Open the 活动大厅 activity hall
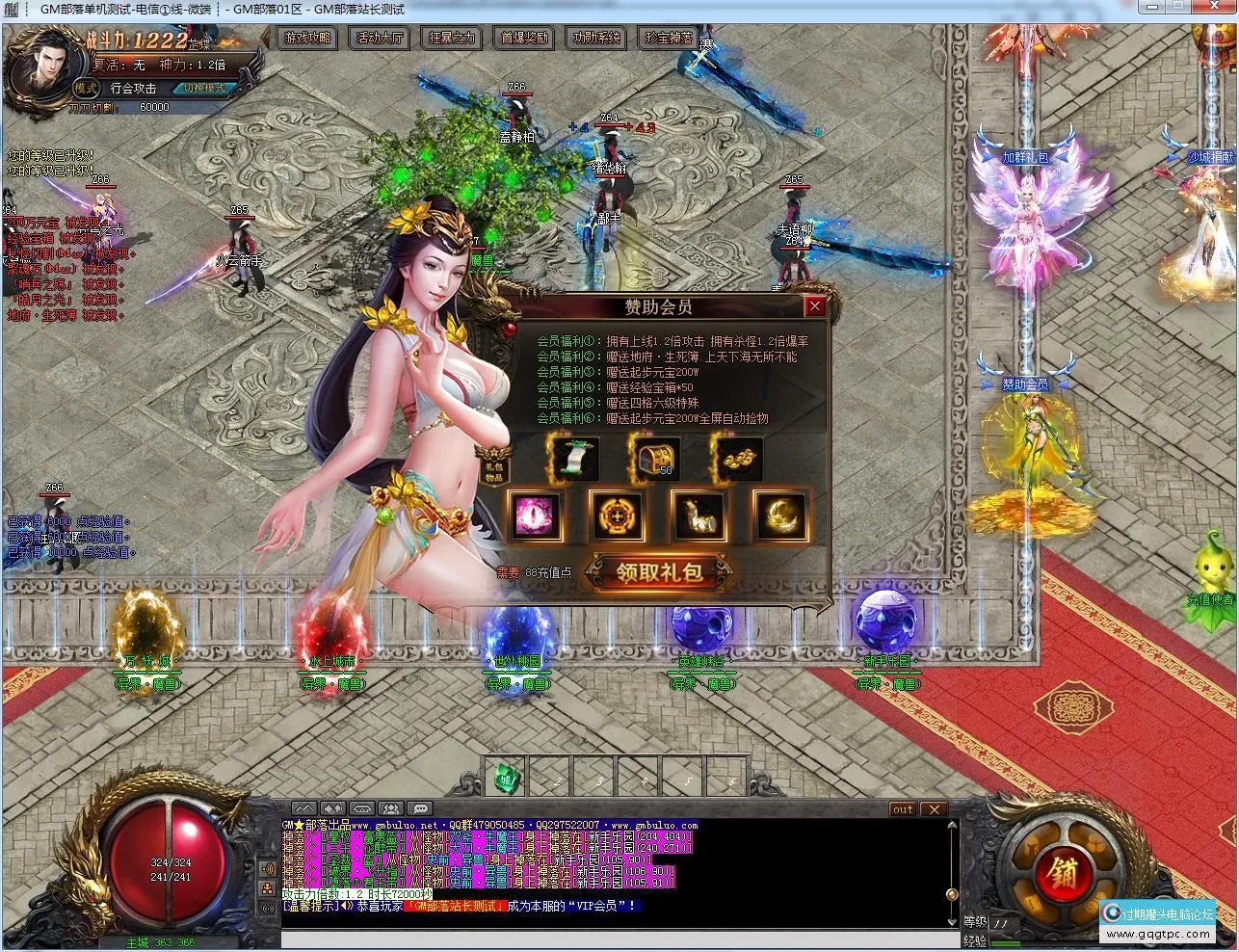The width and height of the screenshot is (1239, 952). pos(381,39)
